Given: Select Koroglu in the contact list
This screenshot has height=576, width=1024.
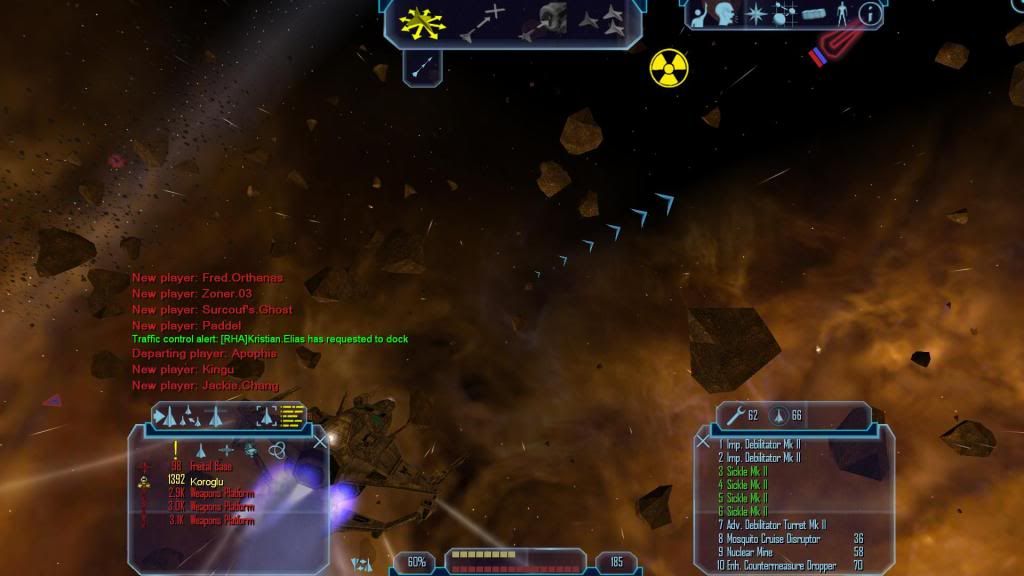Looking at the screenshot, I should tap(208, 481).
